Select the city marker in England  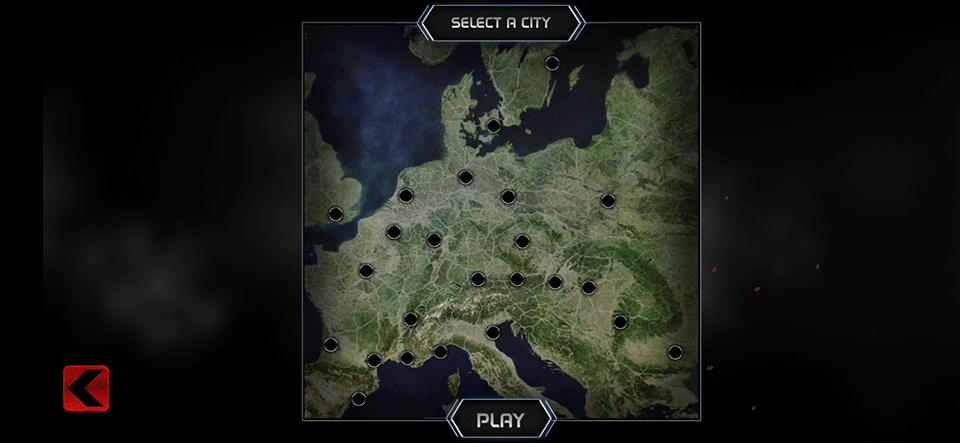pos(336,214)
